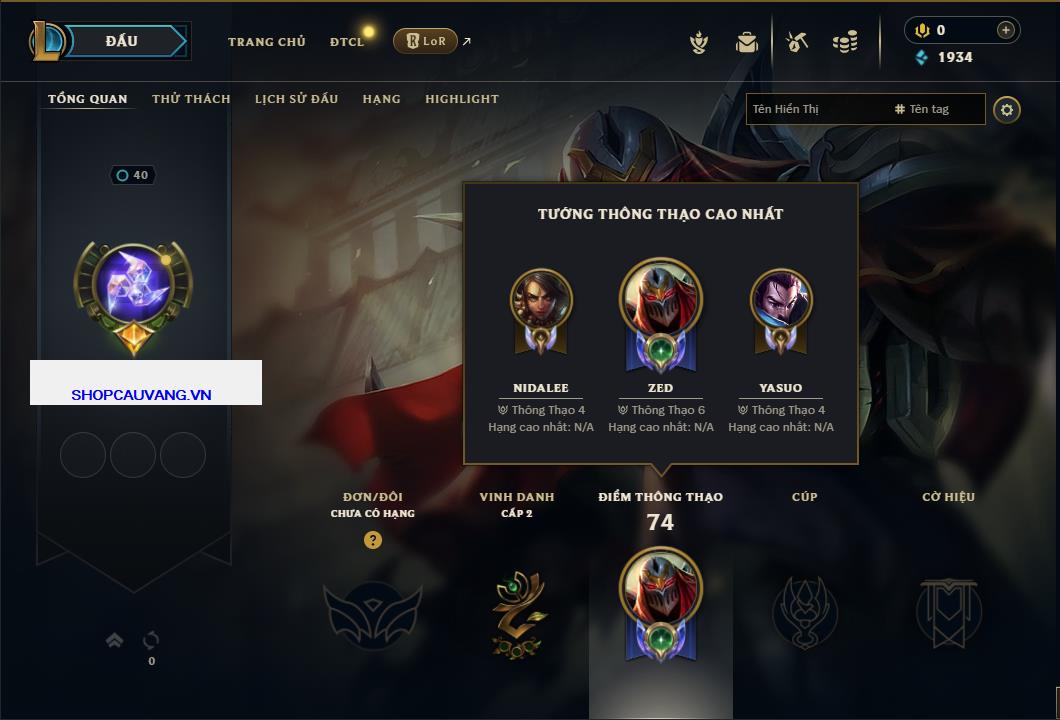Image resolution: width=1060 pixels, height=720 pixels.
Task: Open the coin stack store icon
Action: pyautogui.click(x=845, y=42)
